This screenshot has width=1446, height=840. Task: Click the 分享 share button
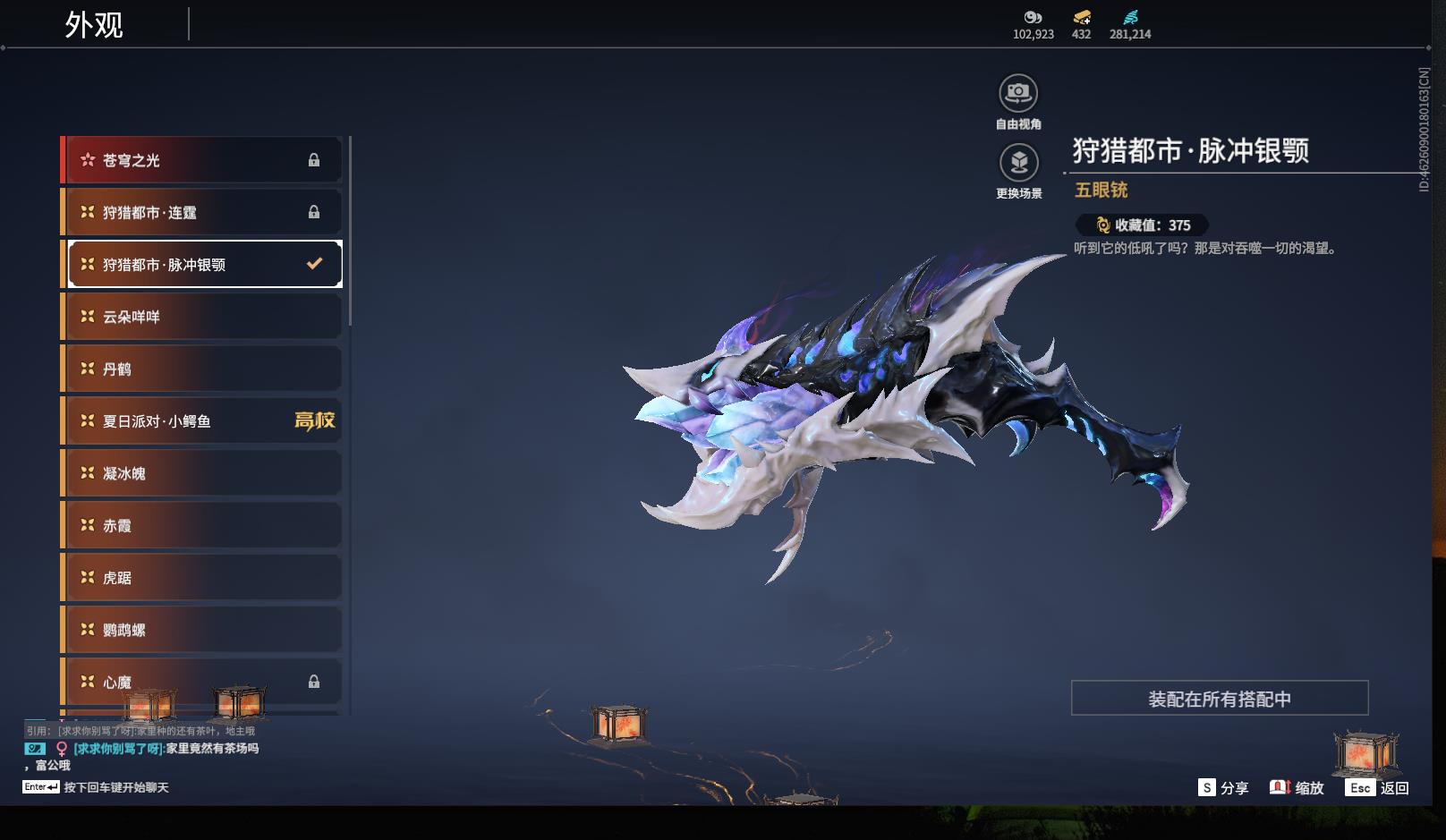point(1223,787)
